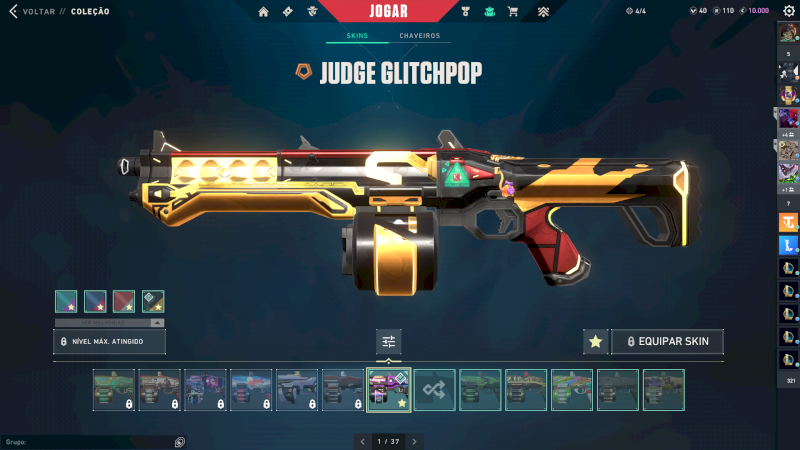Toggle the favorite star button
The height and width of the screenshot is (450, 800).
[x=595, y=341]
